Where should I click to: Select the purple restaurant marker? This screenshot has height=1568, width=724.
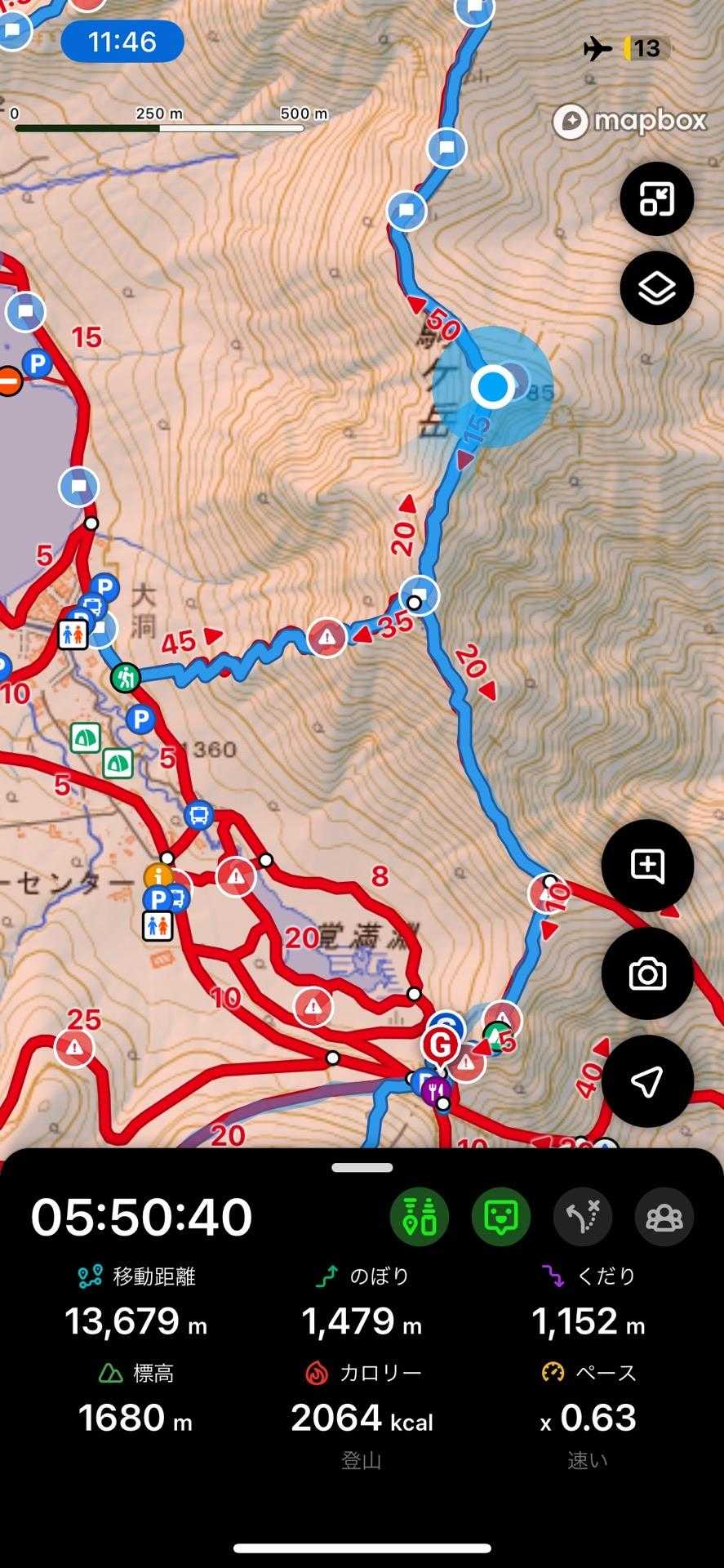439,1089
